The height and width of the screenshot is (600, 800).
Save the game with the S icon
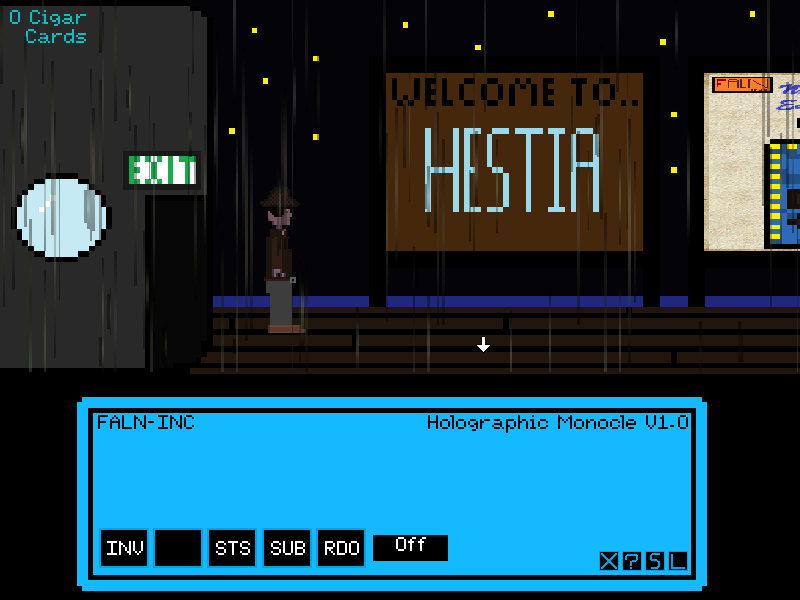pyautogui.click(x=655, y=561)
